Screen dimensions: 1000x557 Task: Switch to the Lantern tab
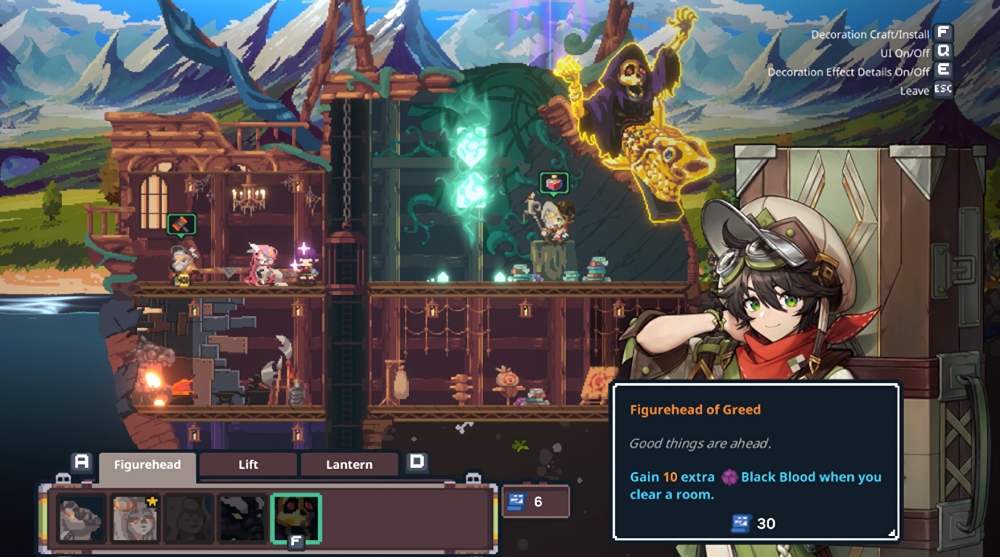(x=349, y=465)
